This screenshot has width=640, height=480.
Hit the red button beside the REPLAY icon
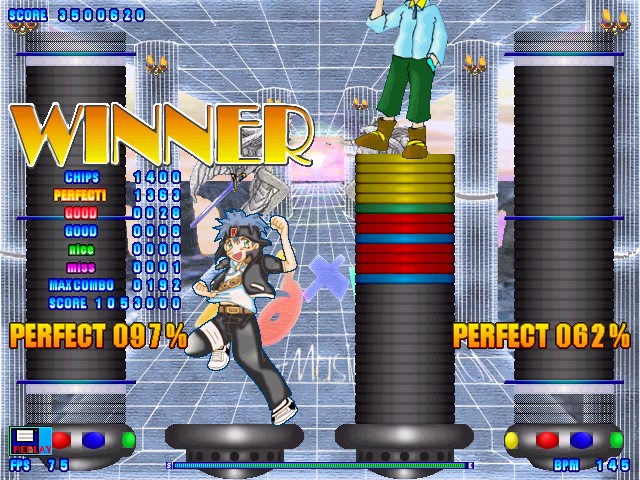point(62,440)
